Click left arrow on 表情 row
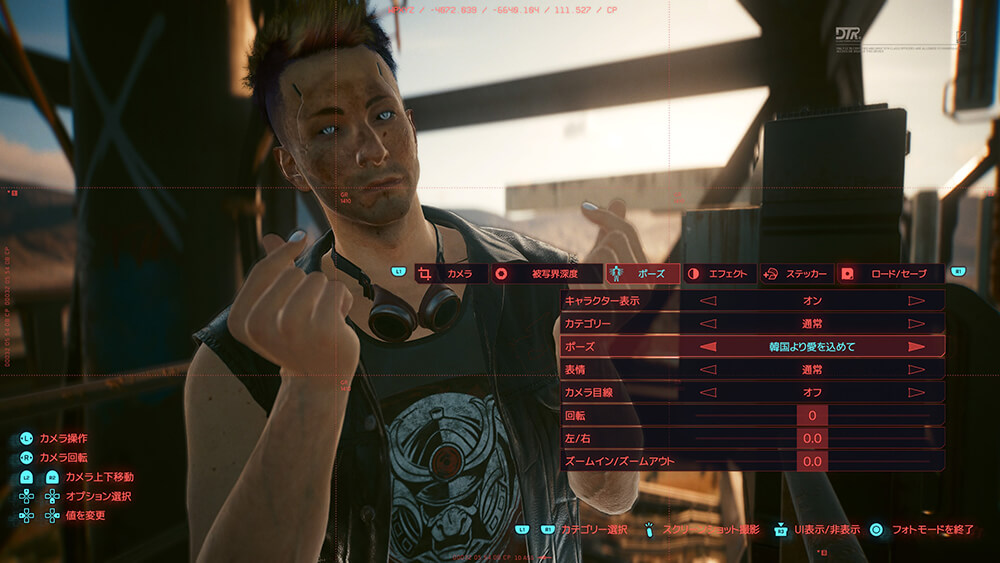1000x563 pixels. pos(707,369)
